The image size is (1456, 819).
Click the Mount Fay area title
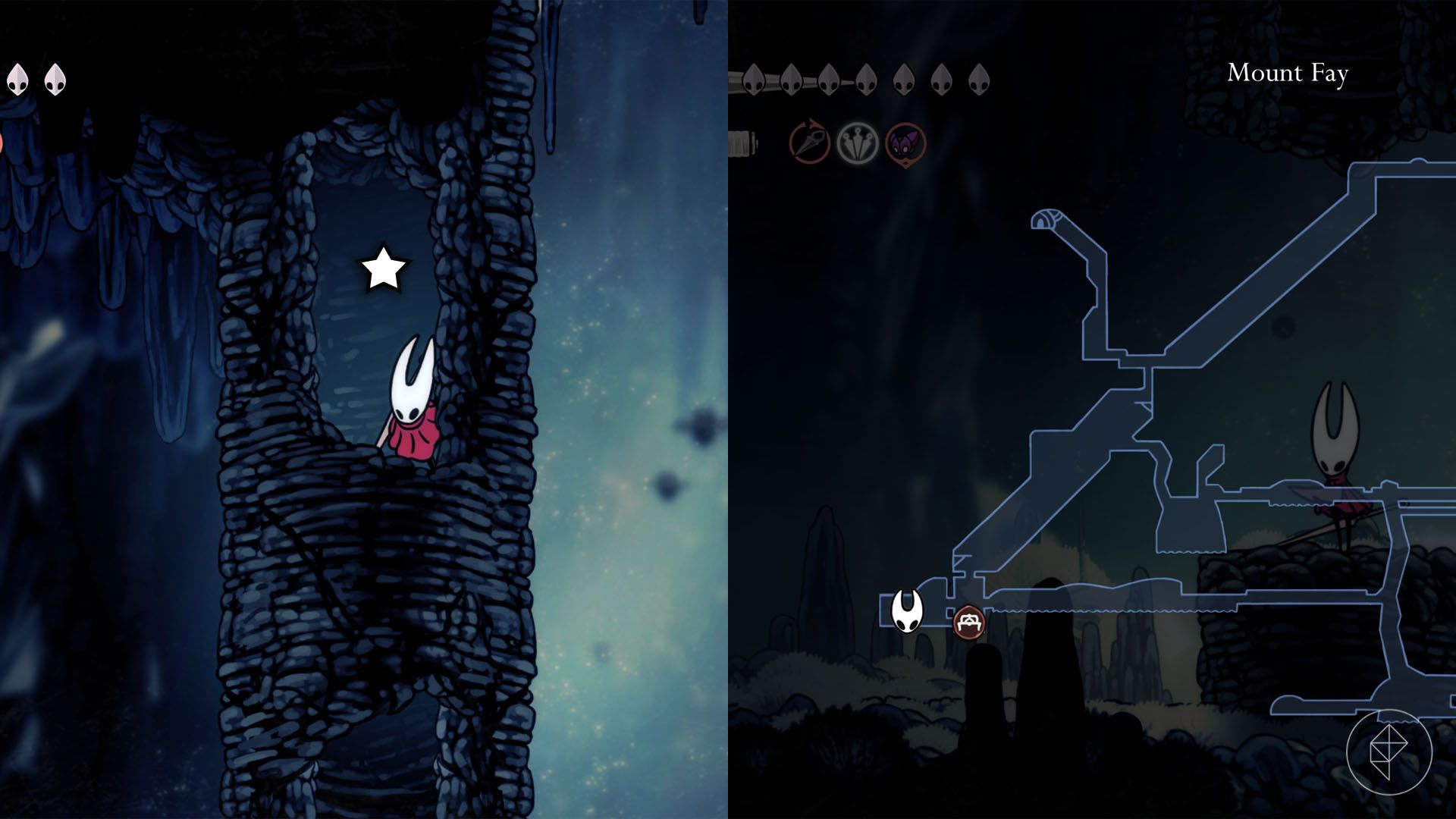pyautogui.click(x=1291, y=73)
